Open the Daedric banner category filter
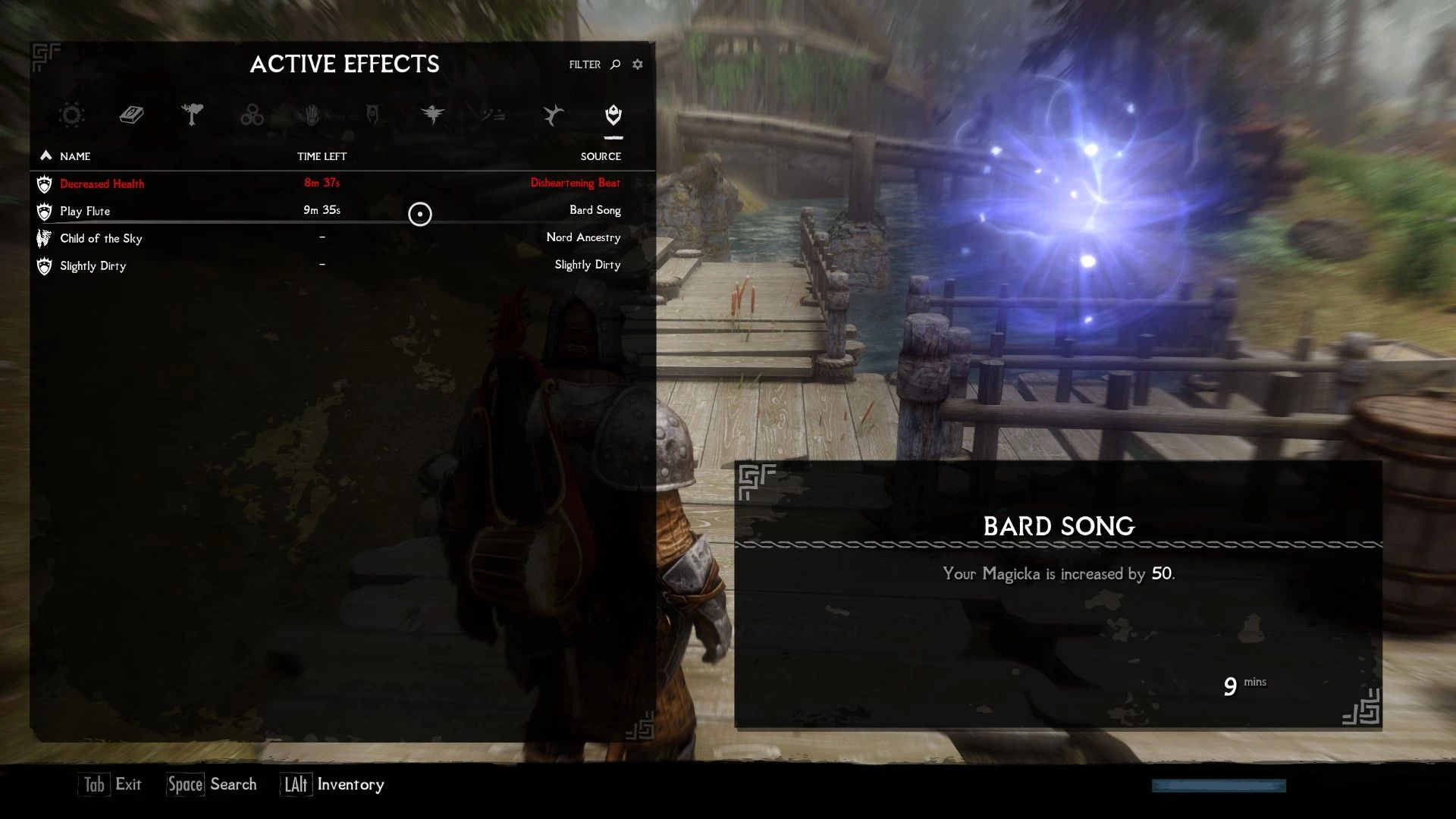 tap(372, 115)
